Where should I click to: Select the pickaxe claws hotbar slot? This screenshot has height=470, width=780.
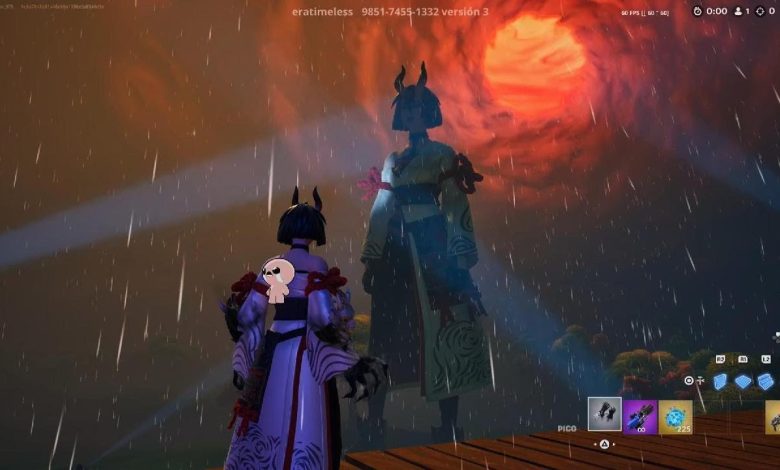[604, 415]
